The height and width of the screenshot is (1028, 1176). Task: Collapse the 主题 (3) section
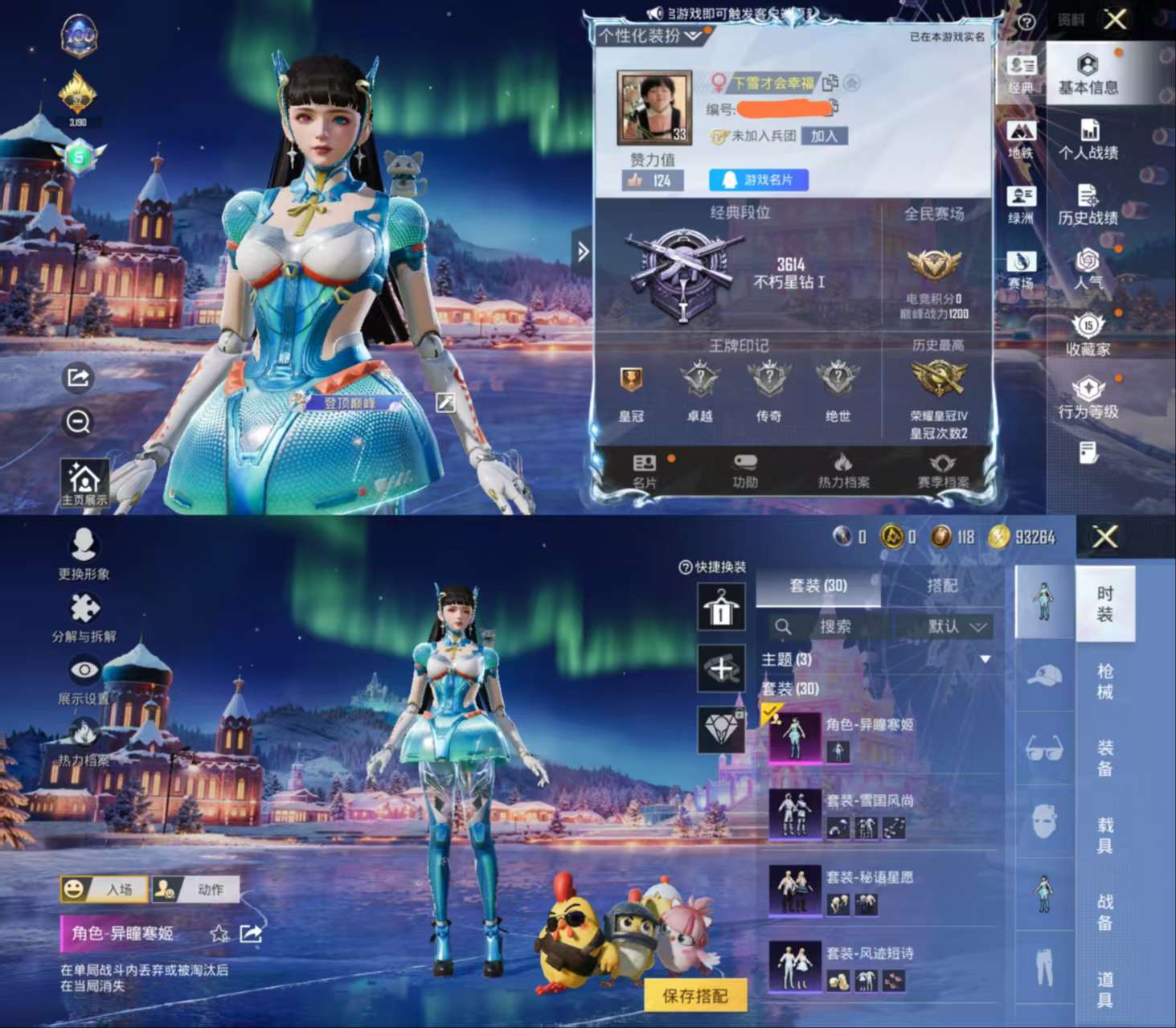point(984,658)
